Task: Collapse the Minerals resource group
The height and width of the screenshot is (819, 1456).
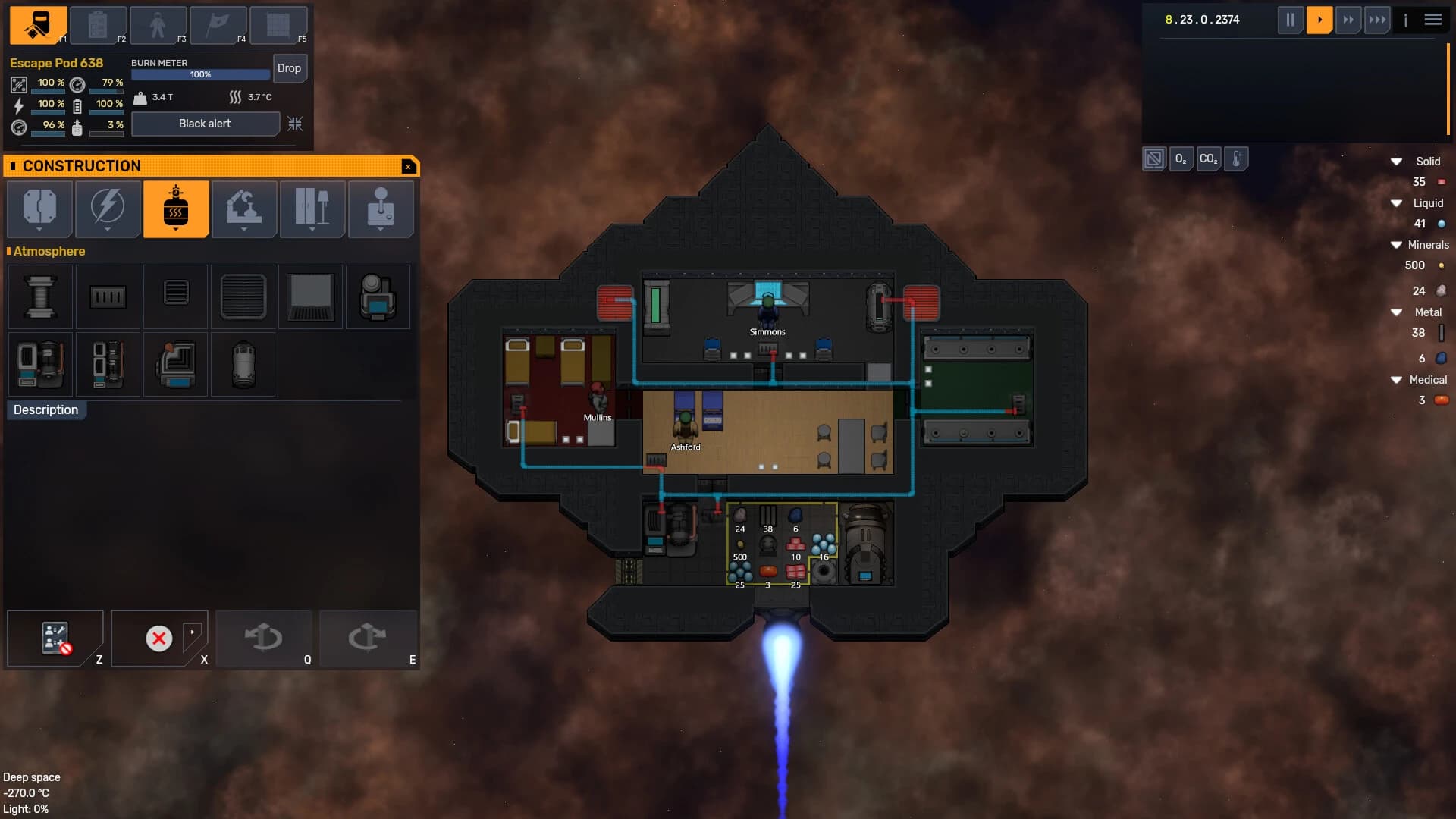Action: pyautogui.click(x=1396, y=244)
